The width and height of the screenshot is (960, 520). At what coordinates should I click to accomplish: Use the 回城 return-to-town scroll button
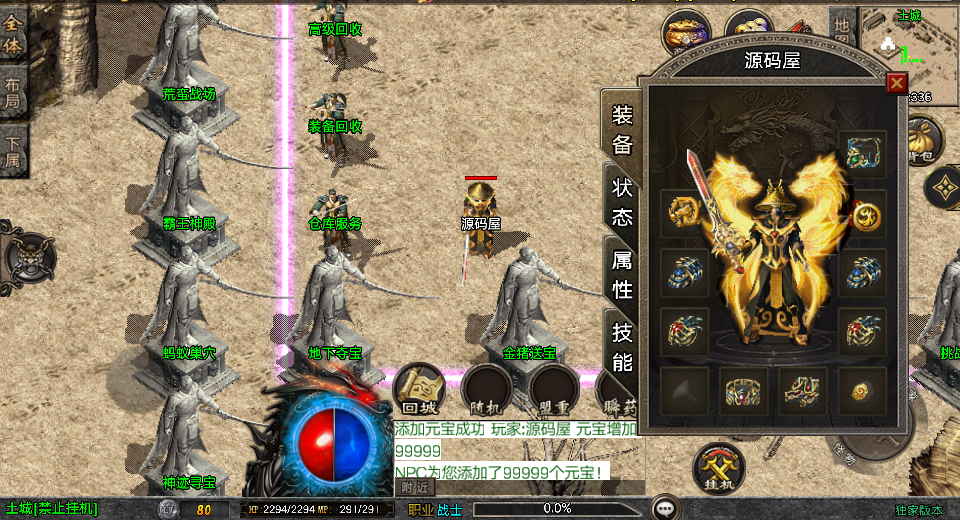(420, 392)
